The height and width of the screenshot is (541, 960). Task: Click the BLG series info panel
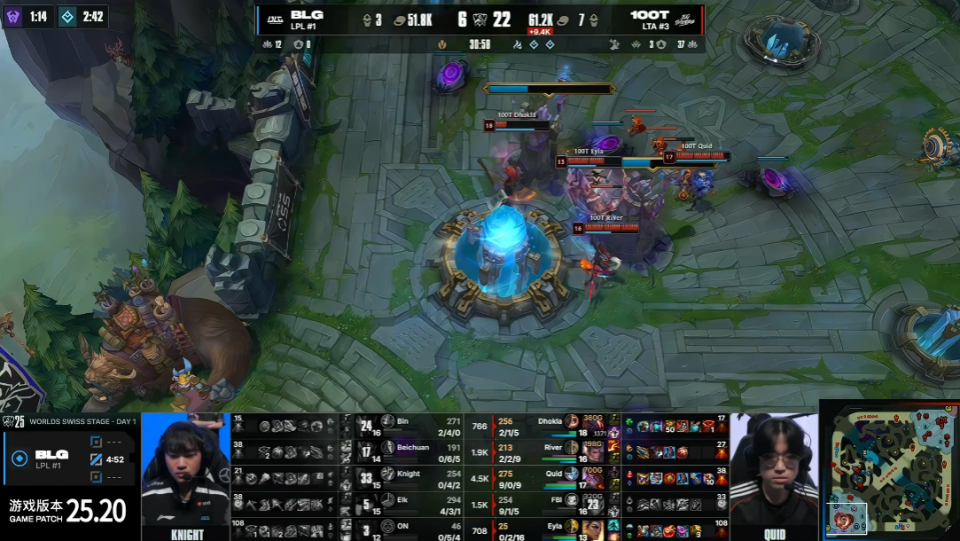tap(70, 459)
